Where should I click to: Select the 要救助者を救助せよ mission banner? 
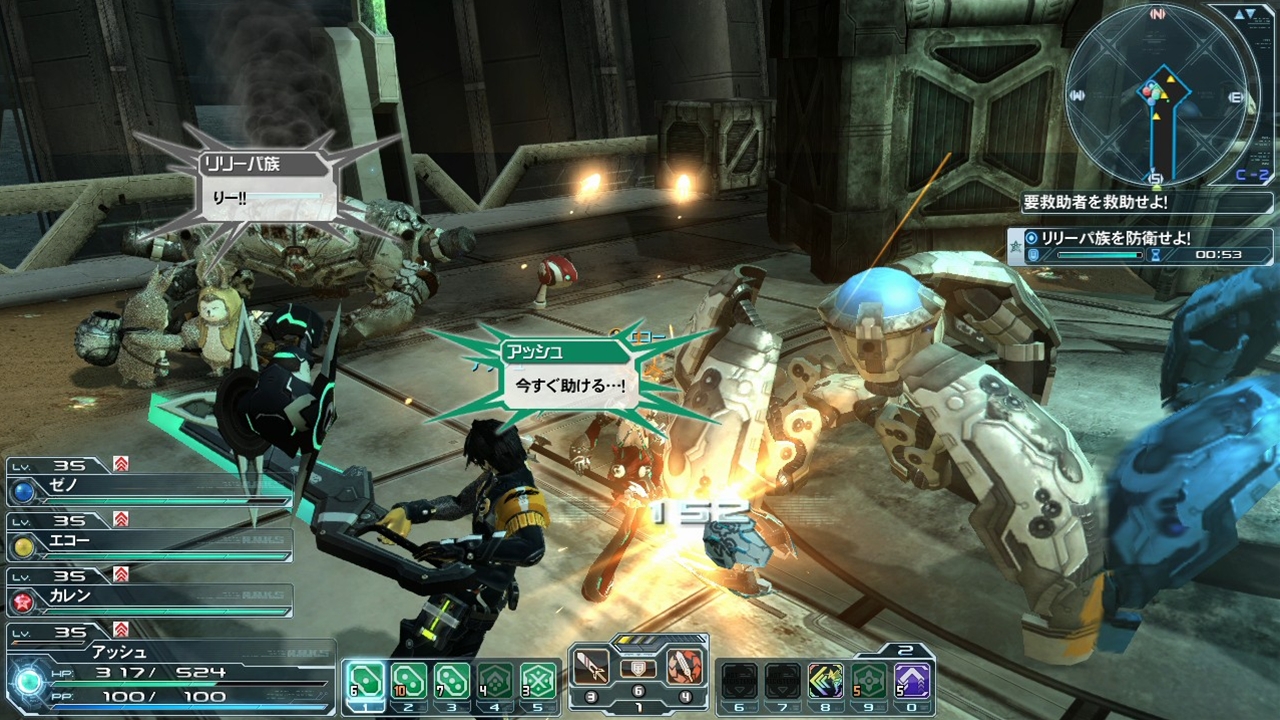coord(1095,202)
